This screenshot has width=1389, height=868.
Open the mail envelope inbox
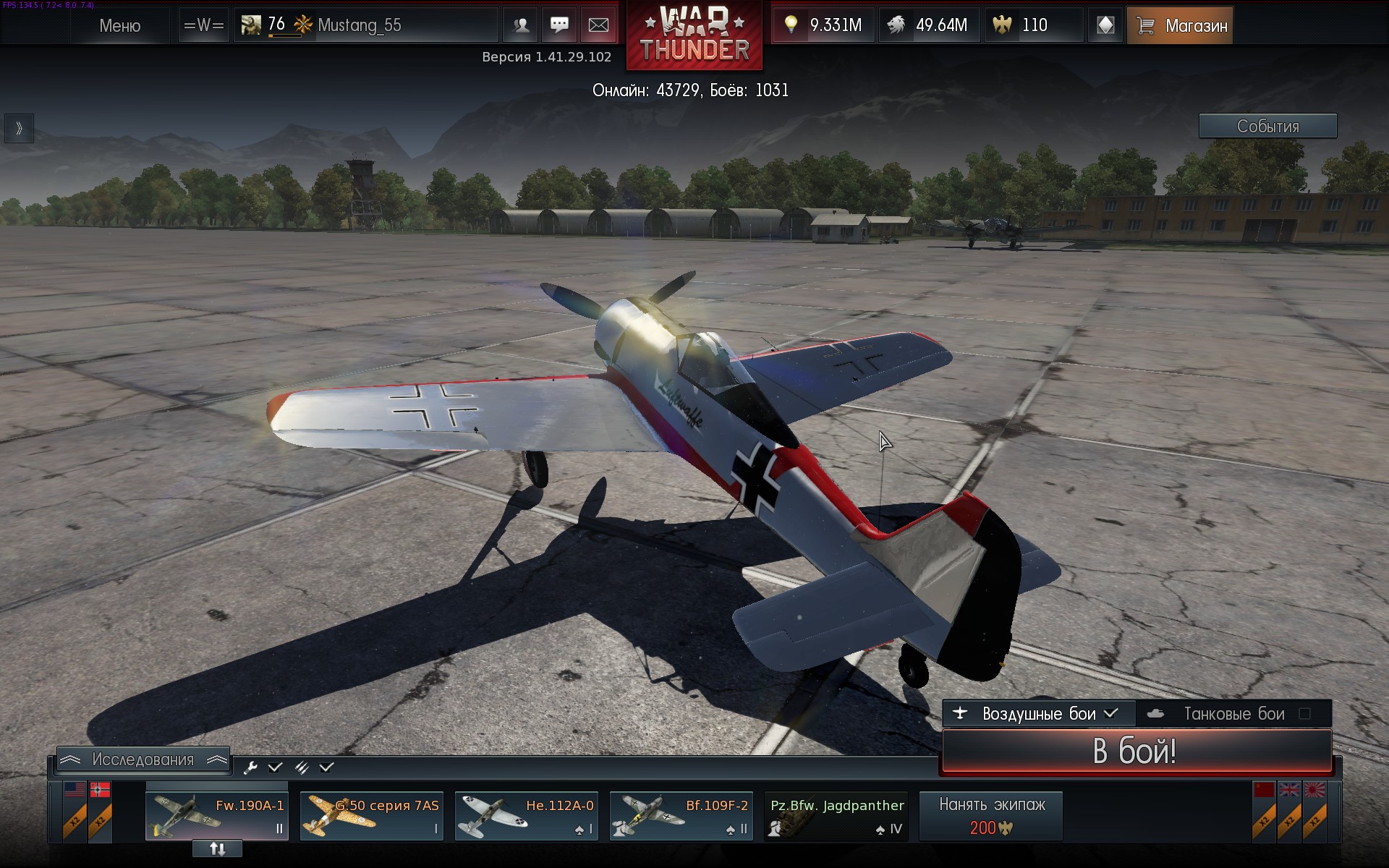(598, 26)
